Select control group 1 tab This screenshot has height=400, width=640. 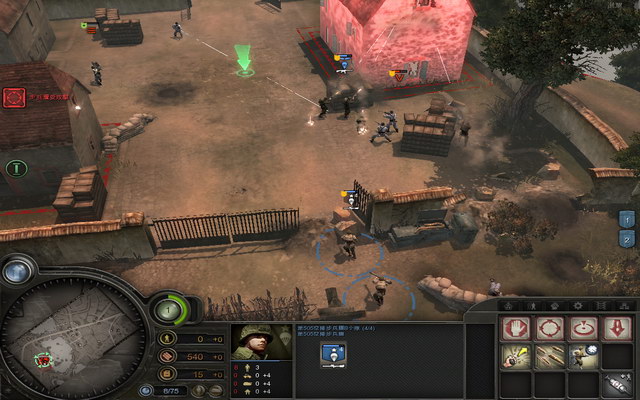pyautogui.click(x=627, y=219)
